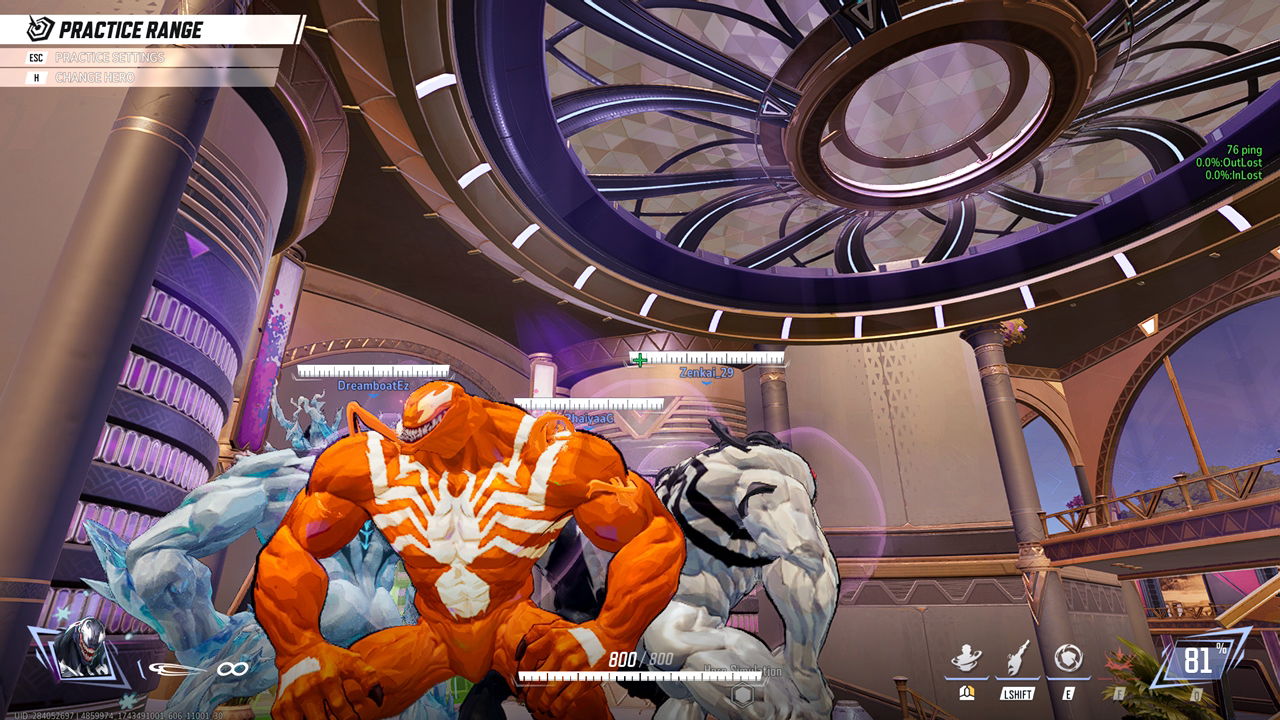This screenshot has width=1280, height=720.
Task: Click Zenkai_29's player name
Action: pos(706,372)
